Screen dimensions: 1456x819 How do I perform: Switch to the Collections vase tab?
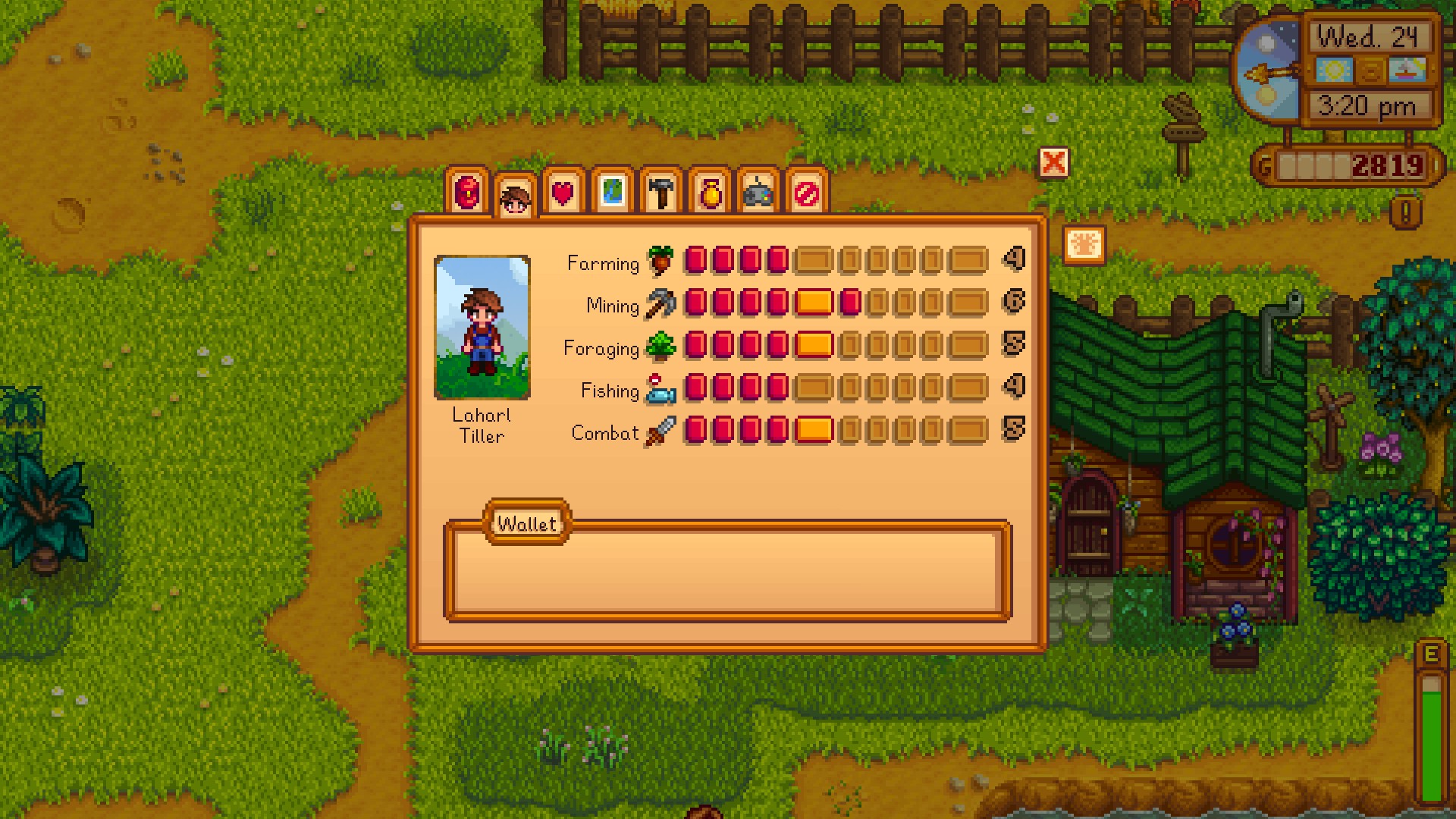[x=710, y=192]
